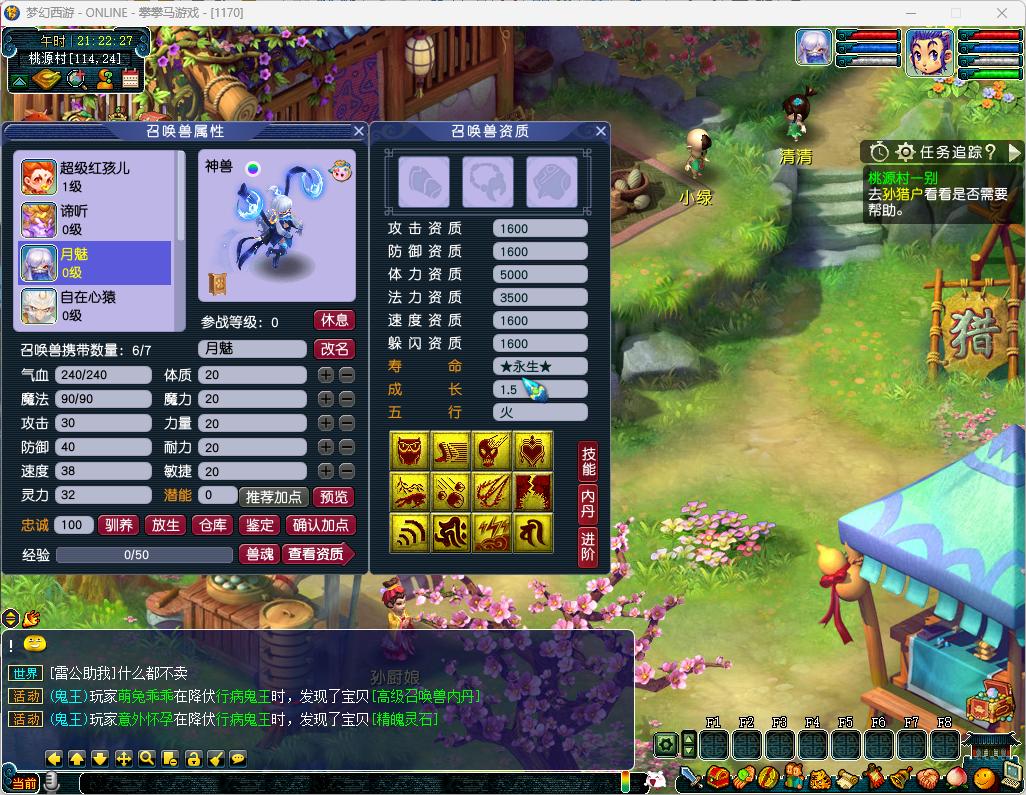Toggle the 查看资质 button
This screenshot has height=795, width=1026.
[317, 554]
